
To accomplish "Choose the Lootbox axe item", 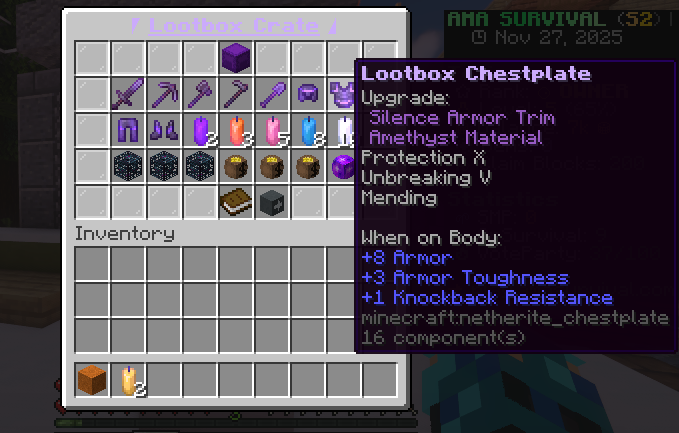I will pos(200,94).
